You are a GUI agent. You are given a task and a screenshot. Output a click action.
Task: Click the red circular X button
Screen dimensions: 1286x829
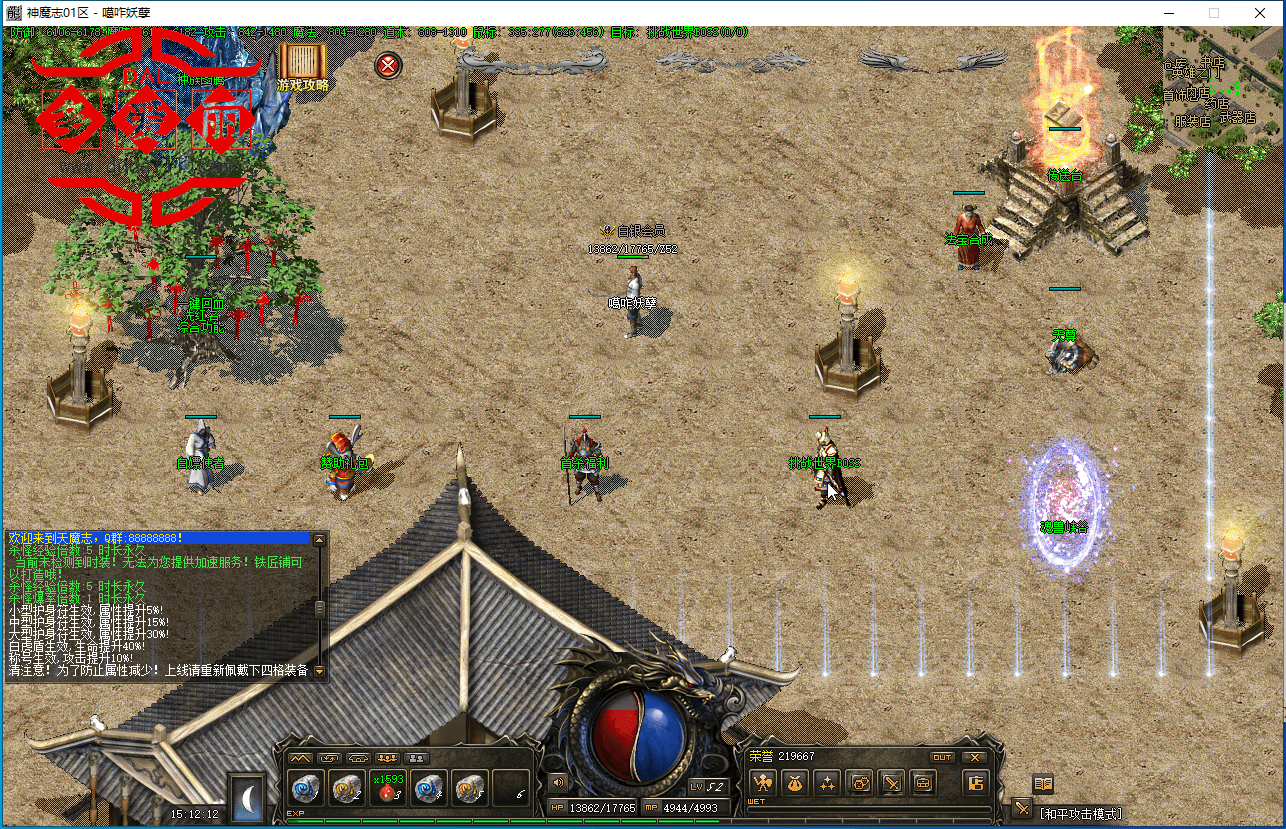click(388, 66)
